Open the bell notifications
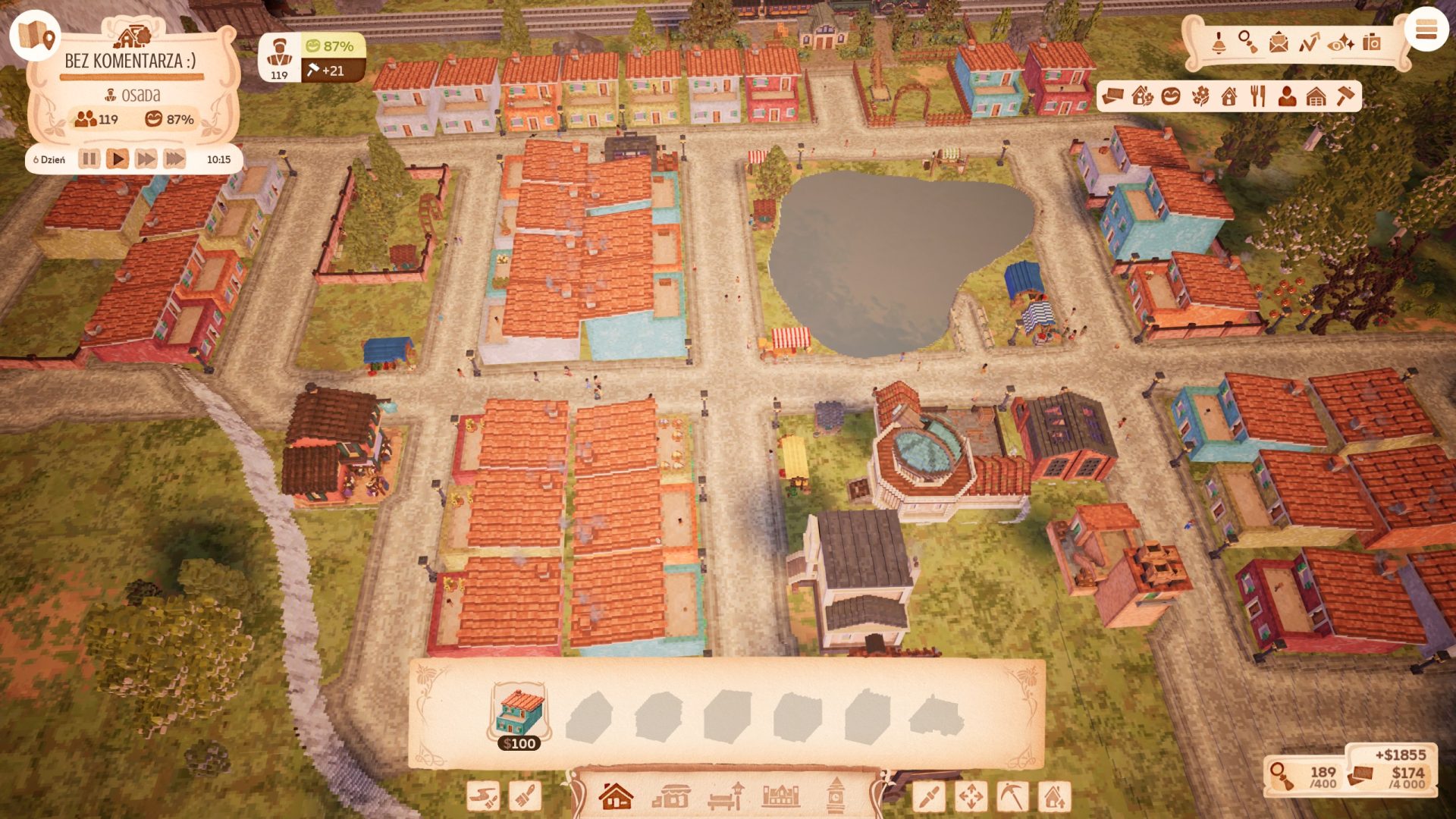Viewport: 1456px width, 819px height. coord(1219,42)
